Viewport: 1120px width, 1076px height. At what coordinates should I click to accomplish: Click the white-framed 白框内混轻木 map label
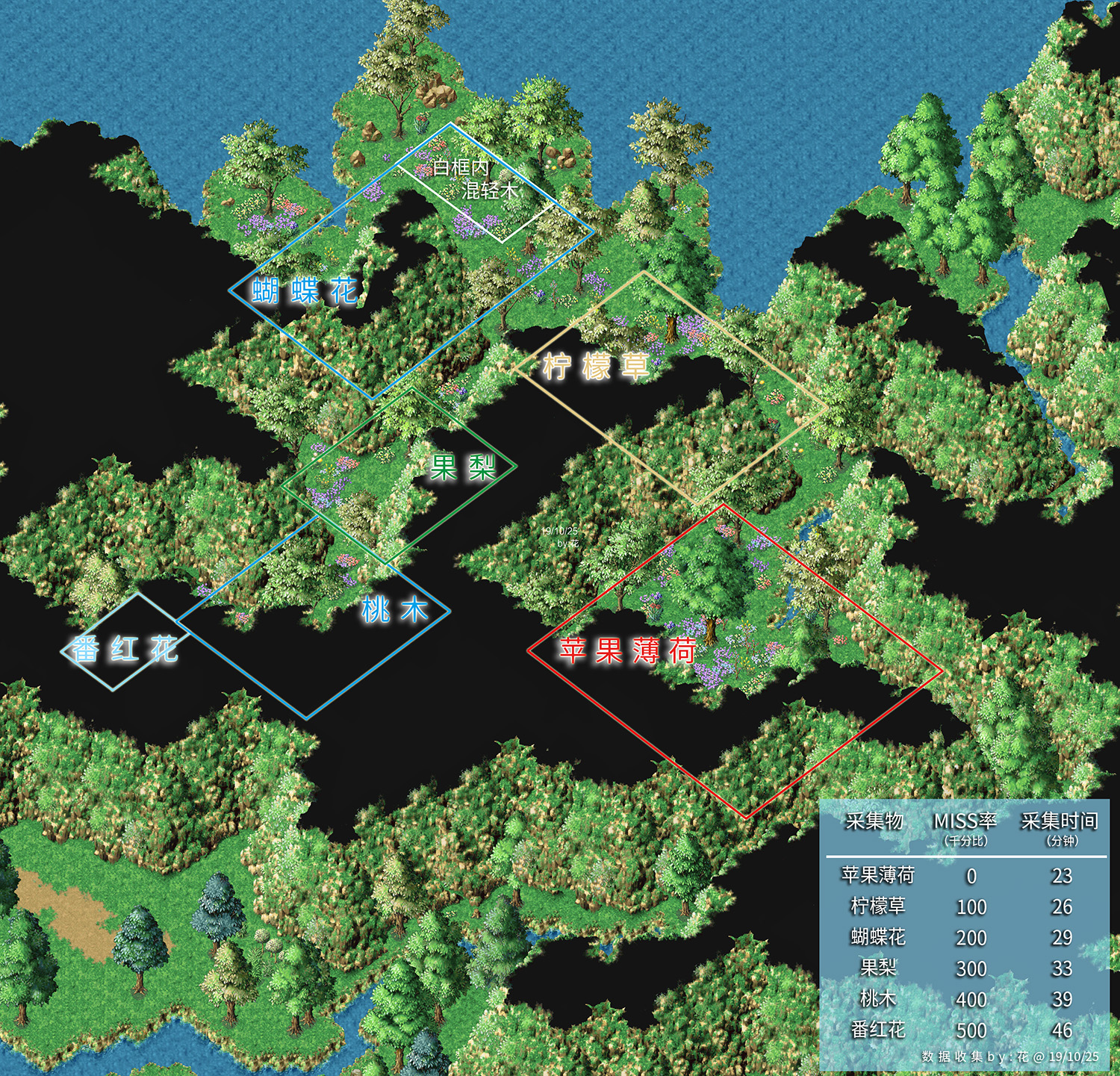[x=475, y=179]
